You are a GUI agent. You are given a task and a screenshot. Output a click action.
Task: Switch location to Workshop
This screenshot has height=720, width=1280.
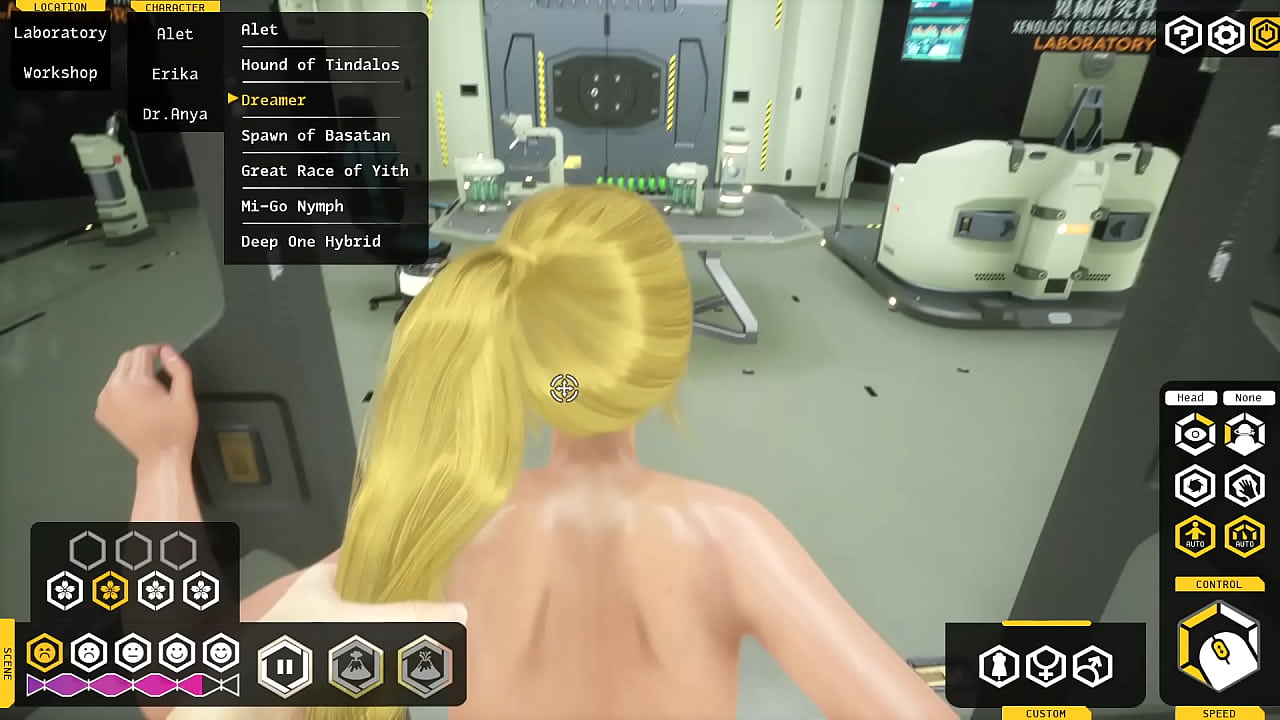pos(60,73)
